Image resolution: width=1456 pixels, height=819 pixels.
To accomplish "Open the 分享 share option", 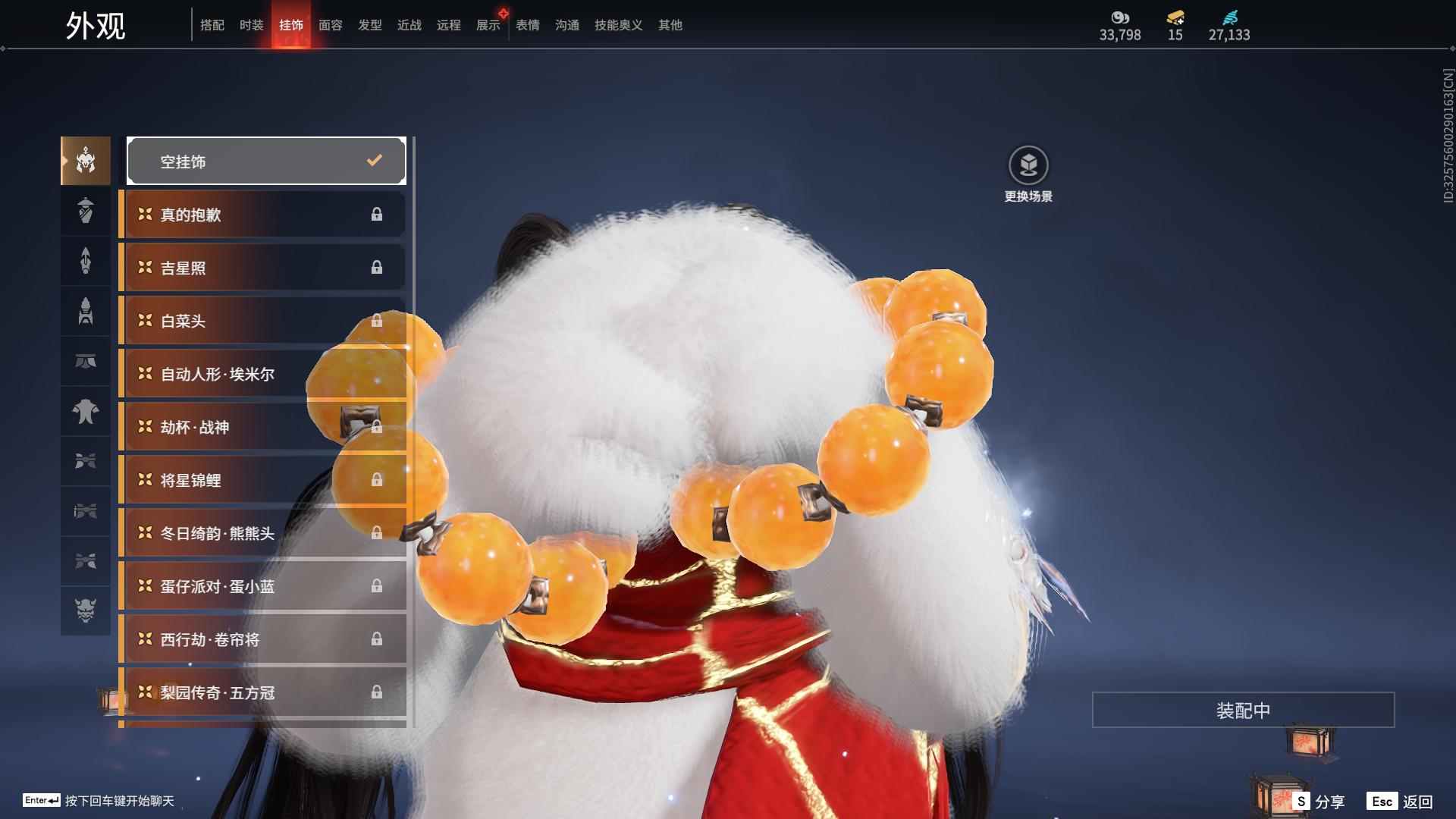I will pos(1321,802).
